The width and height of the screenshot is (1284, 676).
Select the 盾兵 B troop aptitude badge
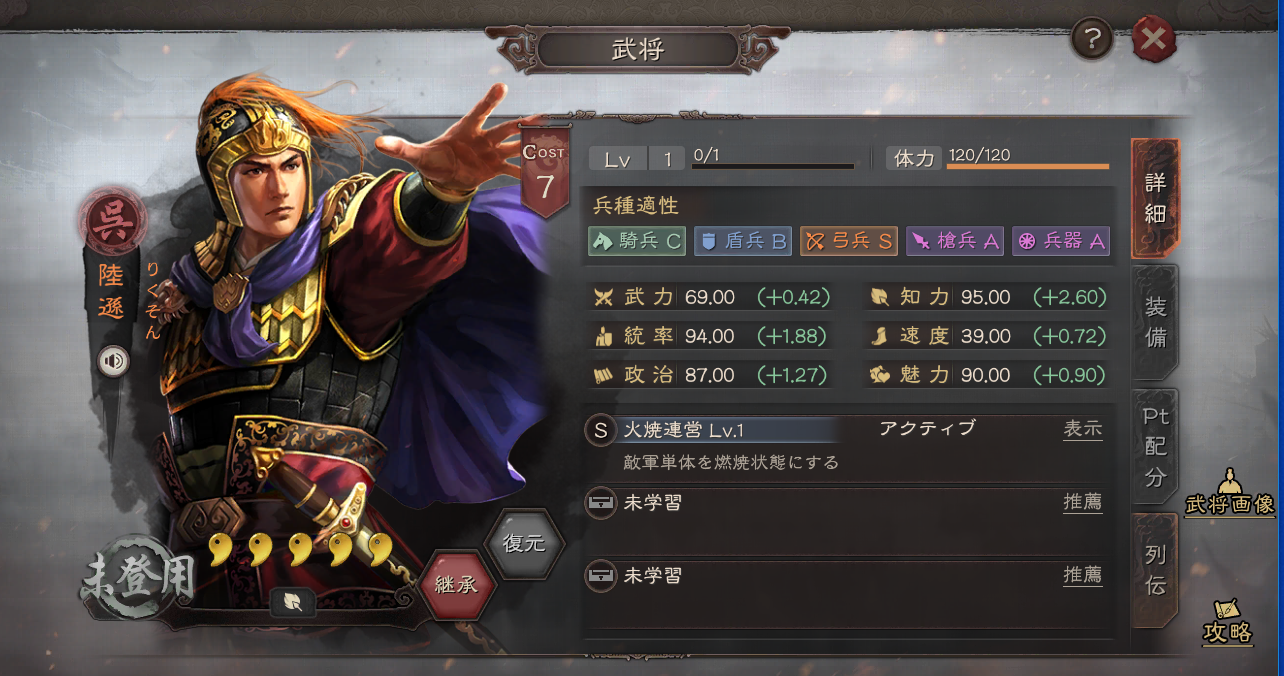point(742,241)
